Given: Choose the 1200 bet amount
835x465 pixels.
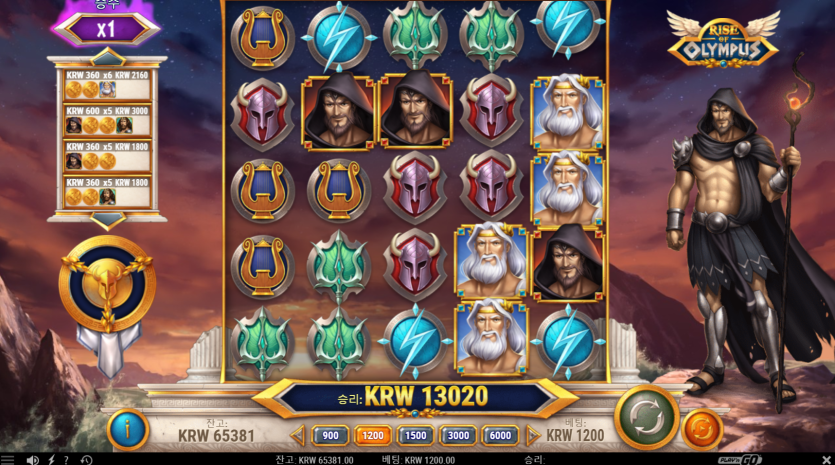Looking at the screenshot, I should tap(371, 435).
